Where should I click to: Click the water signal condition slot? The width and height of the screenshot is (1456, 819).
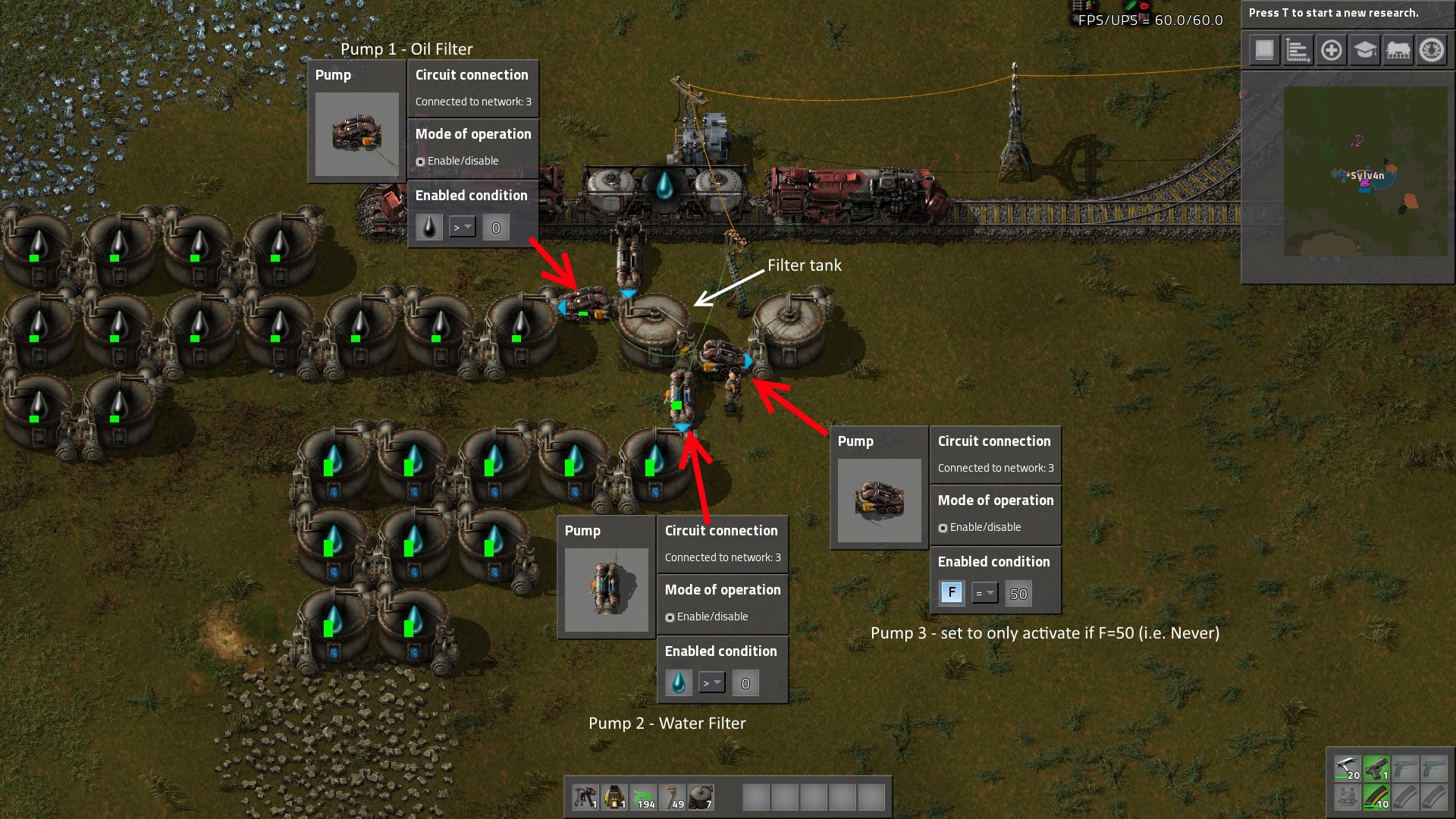point(679,682)
